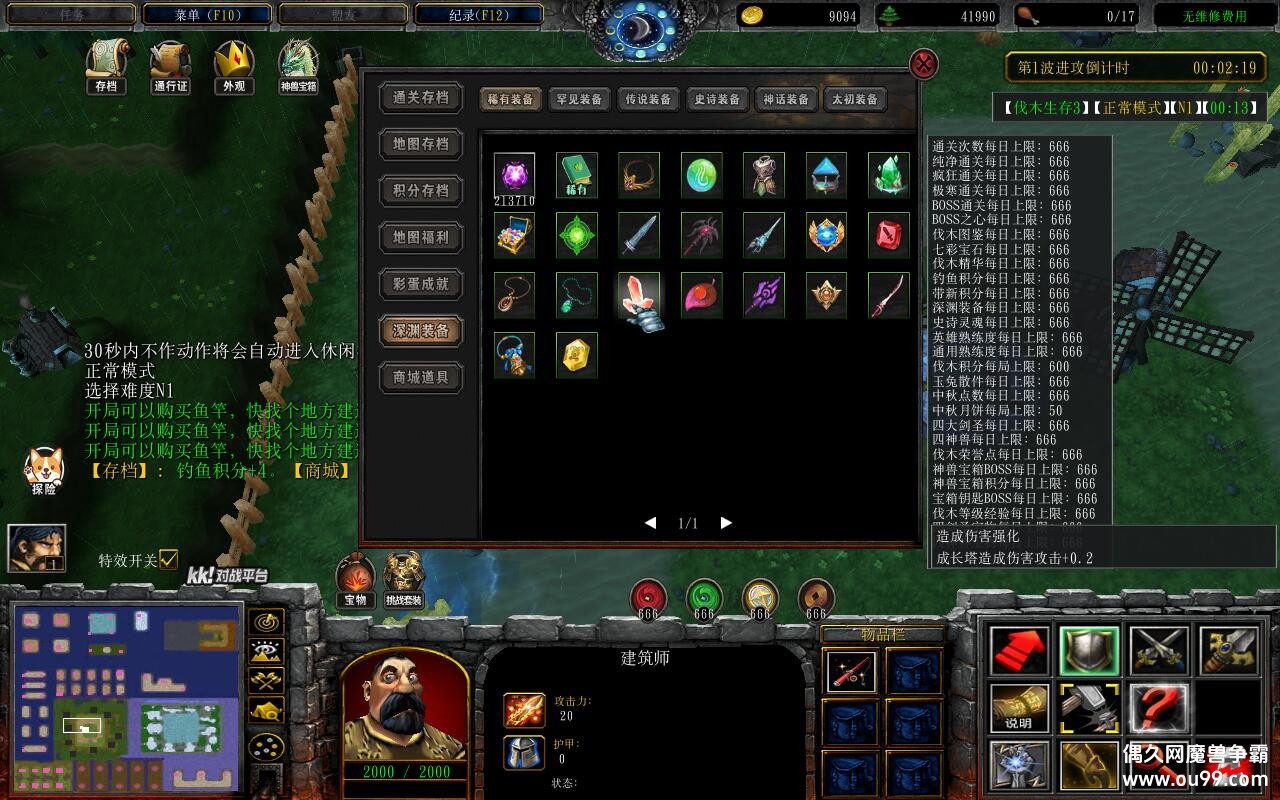Open the 太初装备 category
Image resolution: width=1280 pixels, height=800 pixels.
[854, 99]
